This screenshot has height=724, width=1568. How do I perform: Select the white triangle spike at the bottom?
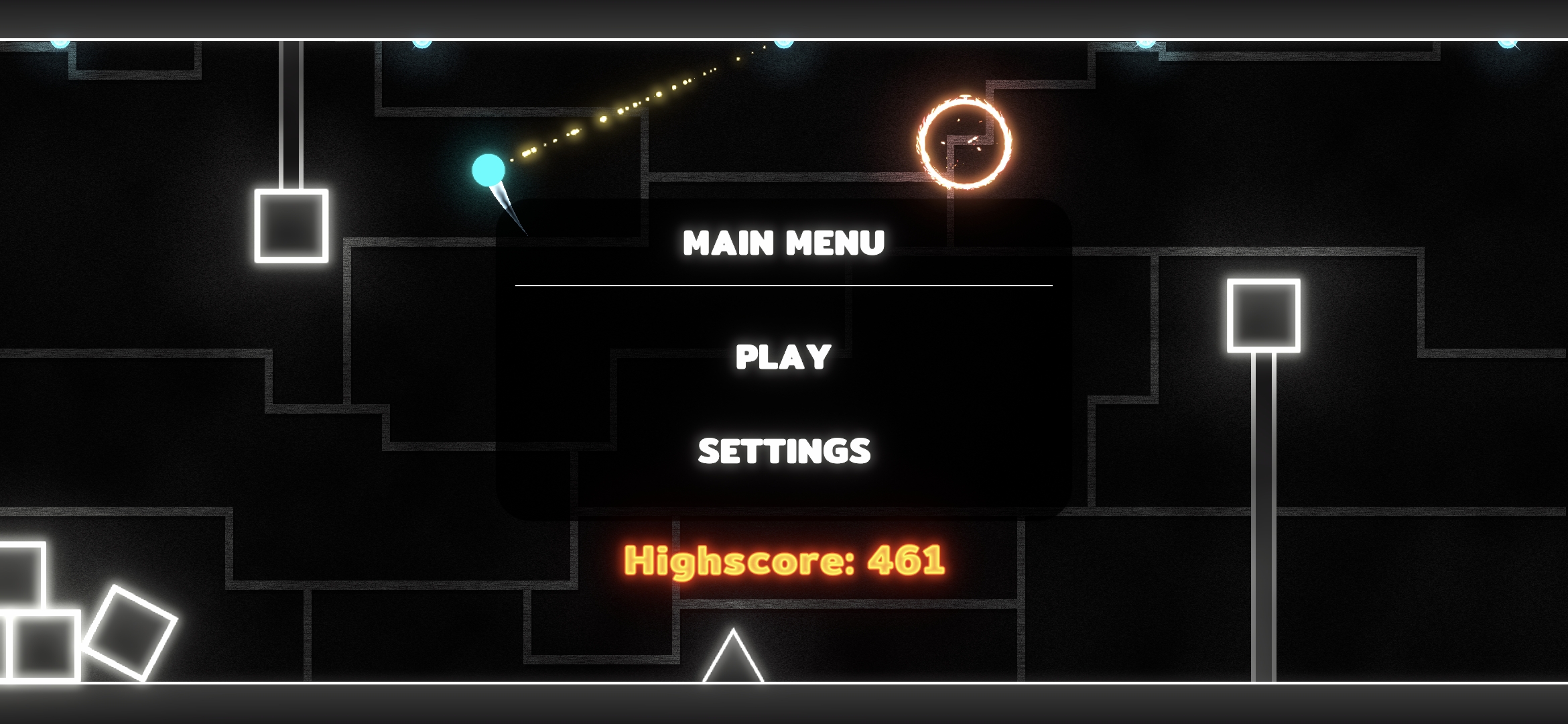coord(732,664)
